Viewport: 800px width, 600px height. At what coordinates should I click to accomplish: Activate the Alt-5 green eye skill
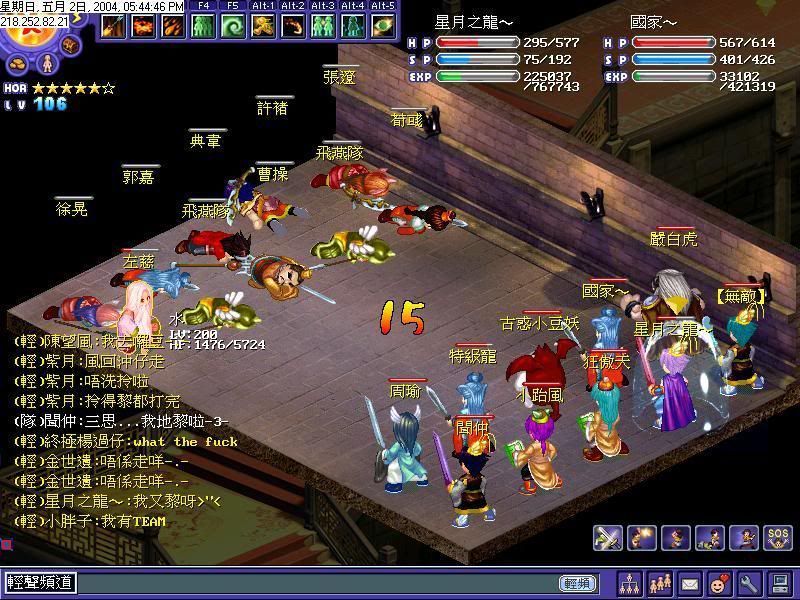click(383, 25)
